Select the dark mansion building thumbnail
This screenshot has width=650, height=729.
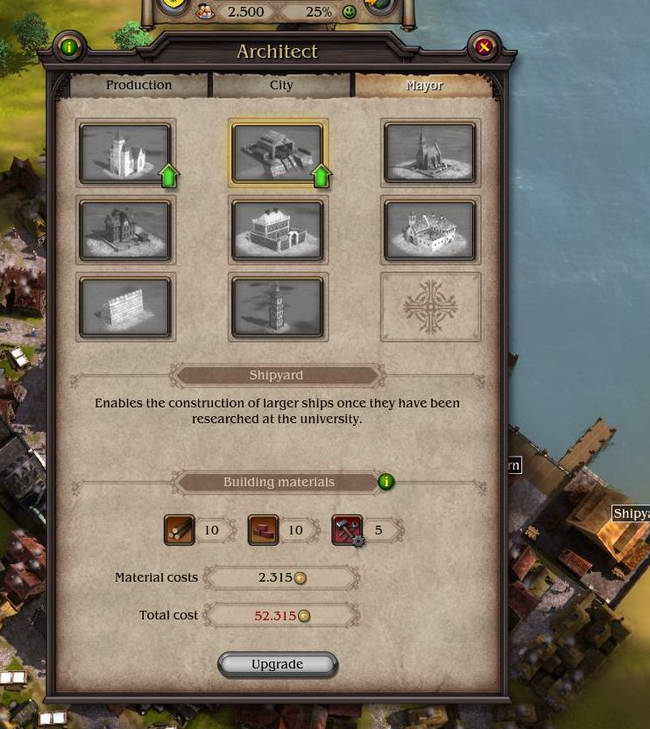(125, 229)
